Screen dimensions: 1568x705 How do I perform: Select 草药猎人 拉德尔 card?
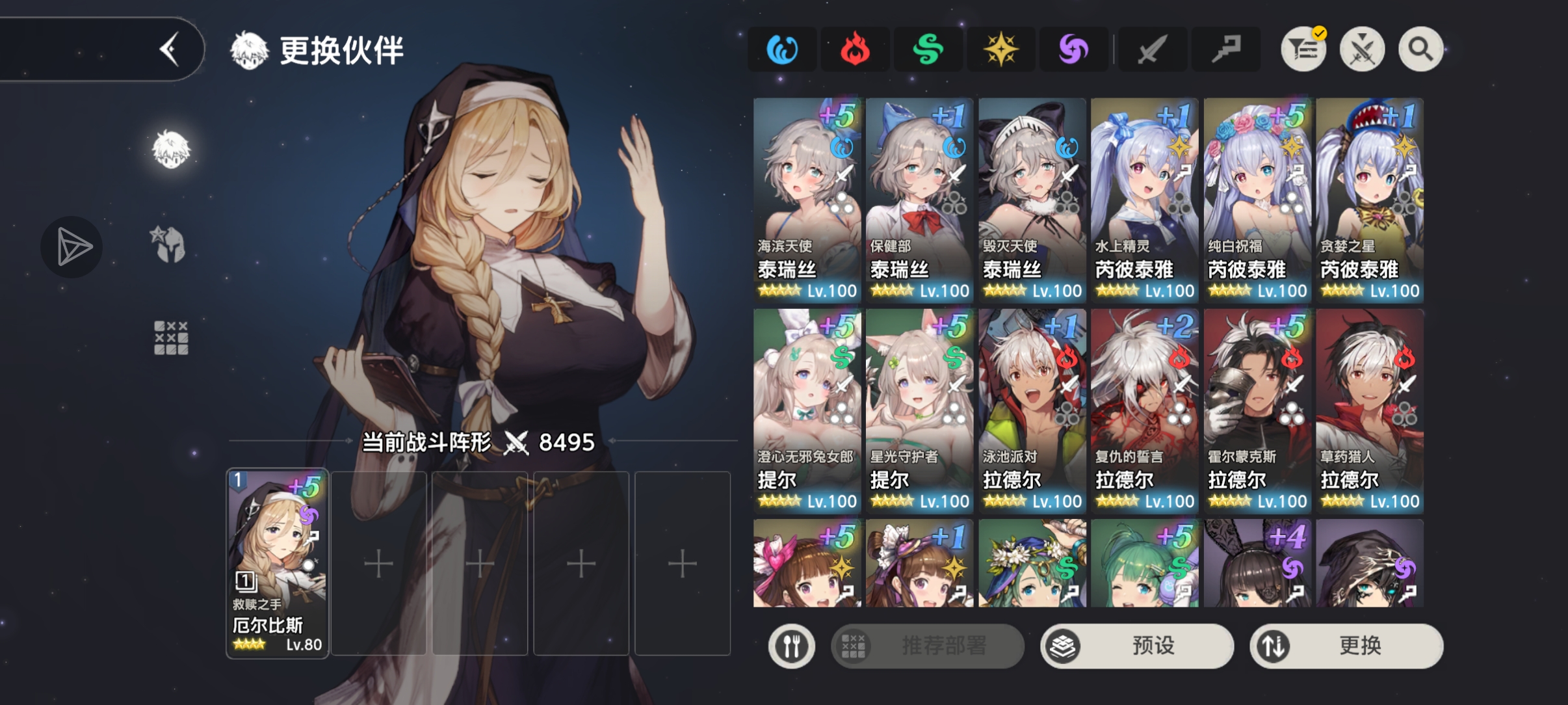1370,410
